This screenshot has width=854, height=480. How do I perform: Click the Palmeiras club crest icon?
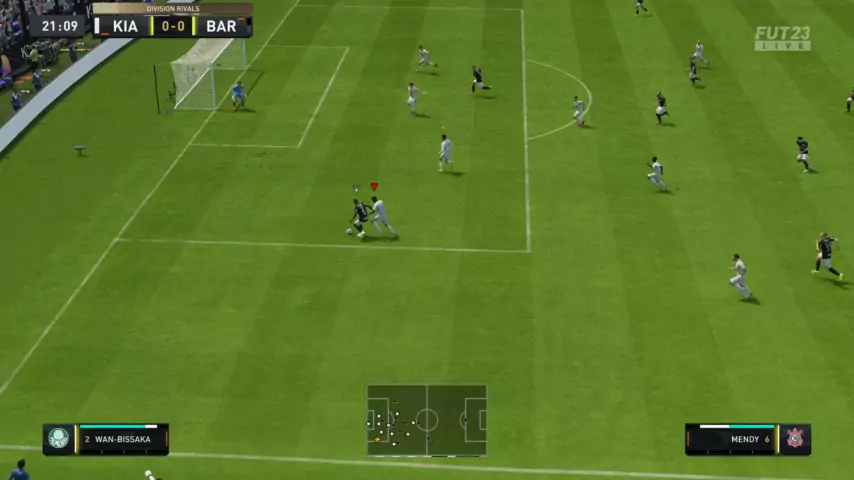pyautogui.click(x=59, y=438)
